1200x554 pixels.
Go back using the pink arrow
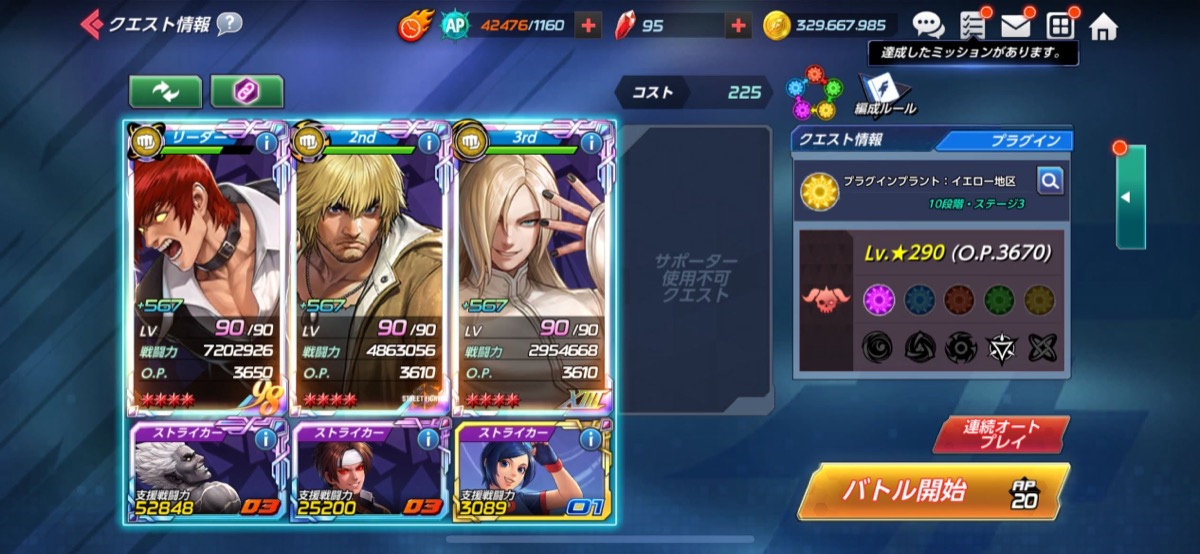tap(91, 23)
